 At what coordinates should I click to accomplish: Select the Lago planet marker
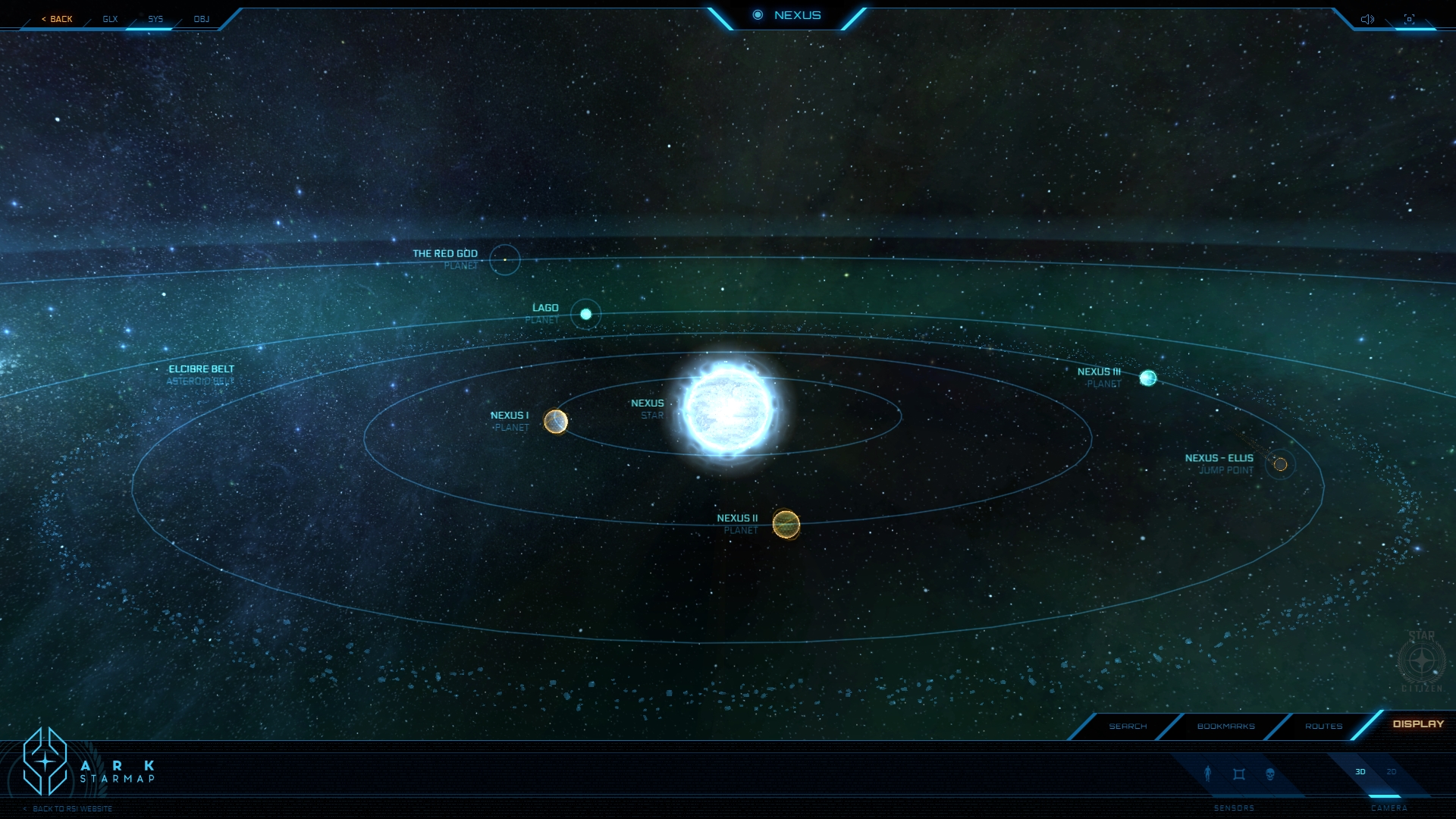[x=585, y=314]
